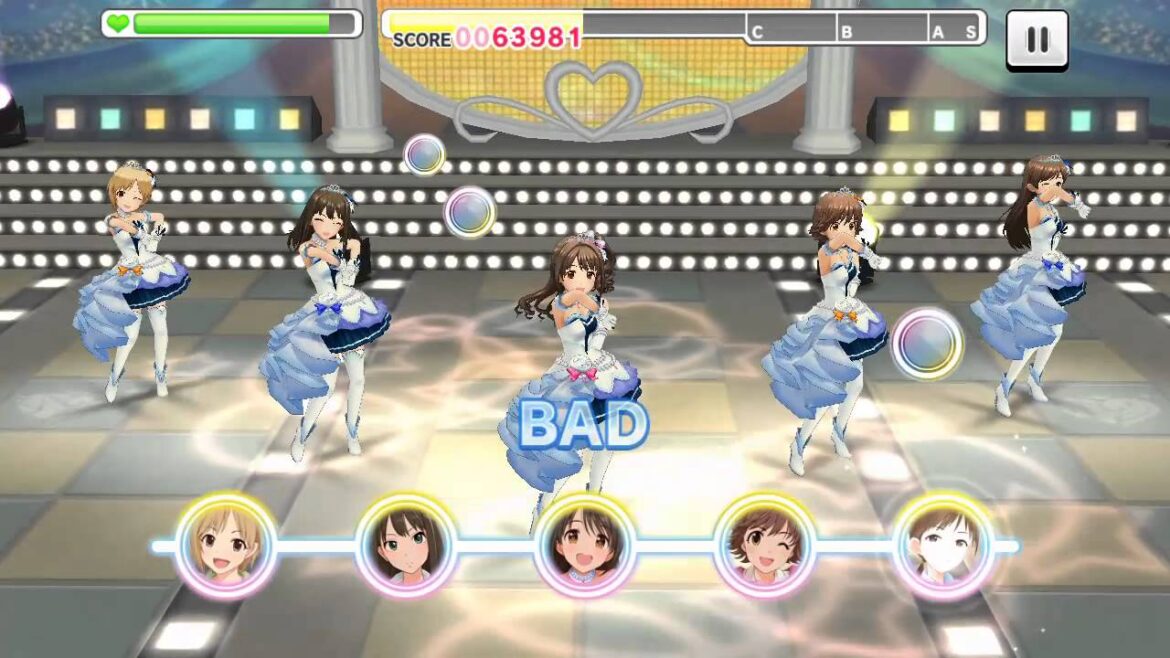This screenshot has height=658, width=1170.
Task: Tap the winking idol note target
Action: tap(764, 546)
